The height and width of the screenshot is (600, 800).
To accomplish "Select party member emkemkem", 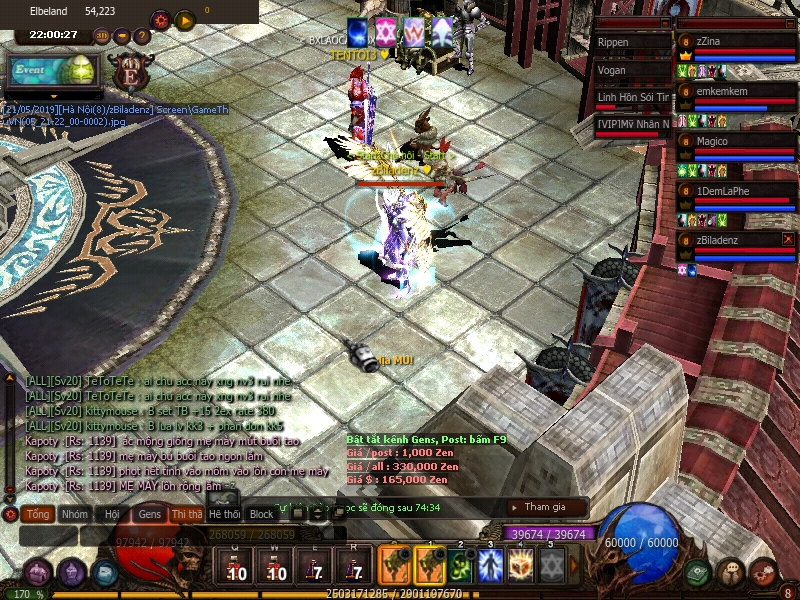I will (x=736, y=91).
